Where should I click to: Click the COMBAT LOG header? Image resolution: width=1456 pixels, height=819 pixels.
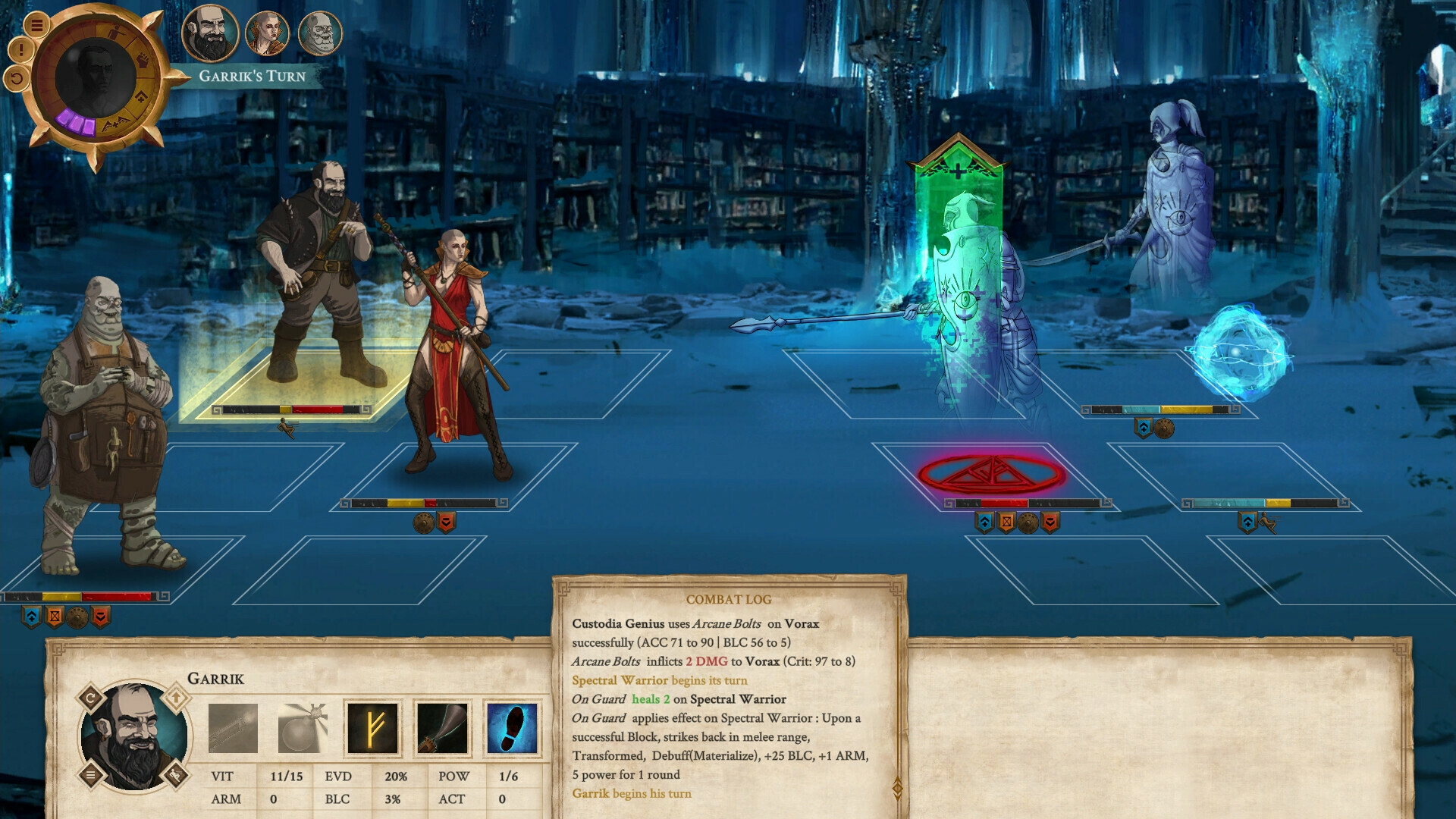[x=728, y=599]
